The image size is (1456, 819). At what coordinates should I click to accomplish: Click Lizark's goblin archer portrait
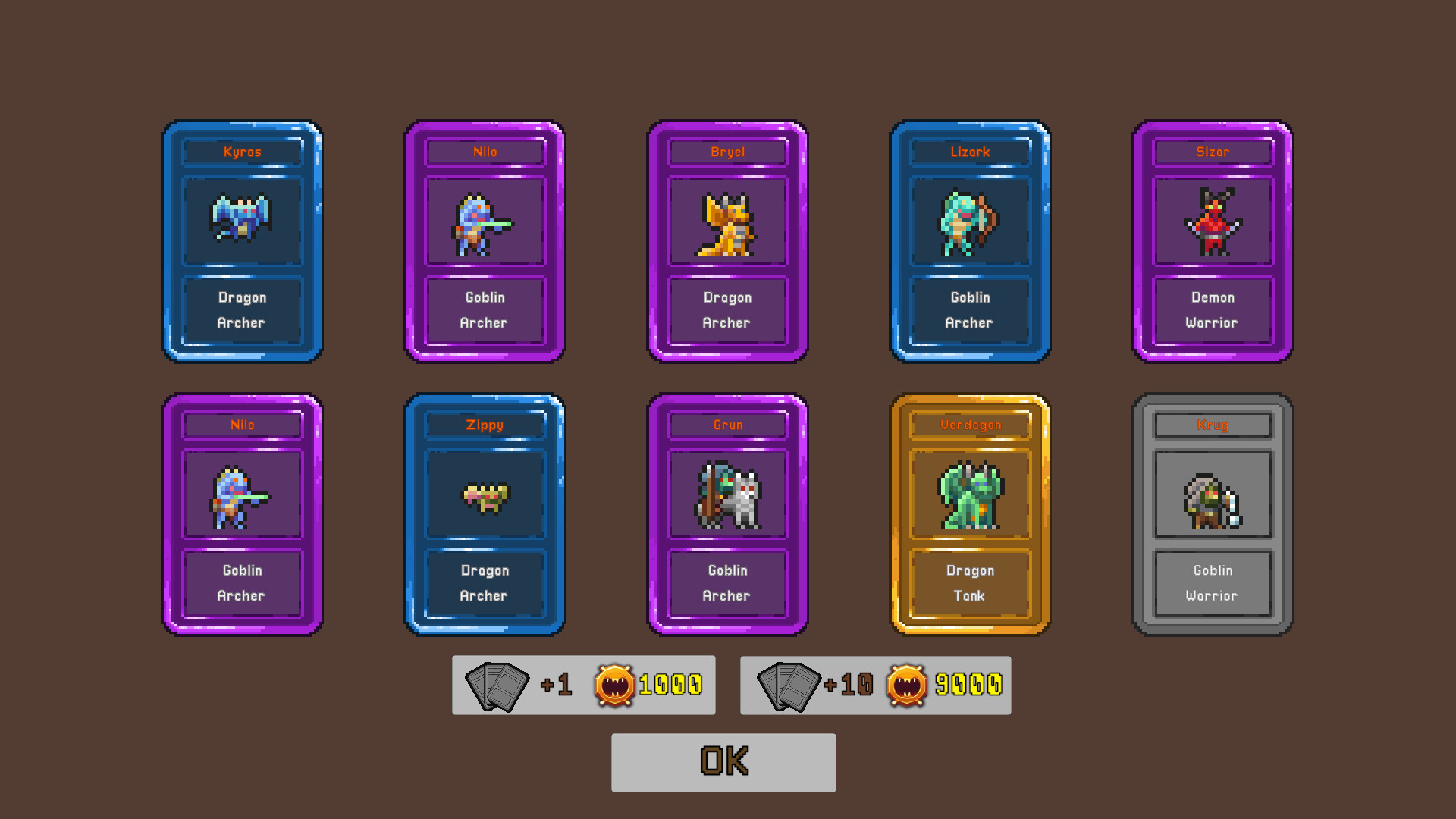(969, 222)
